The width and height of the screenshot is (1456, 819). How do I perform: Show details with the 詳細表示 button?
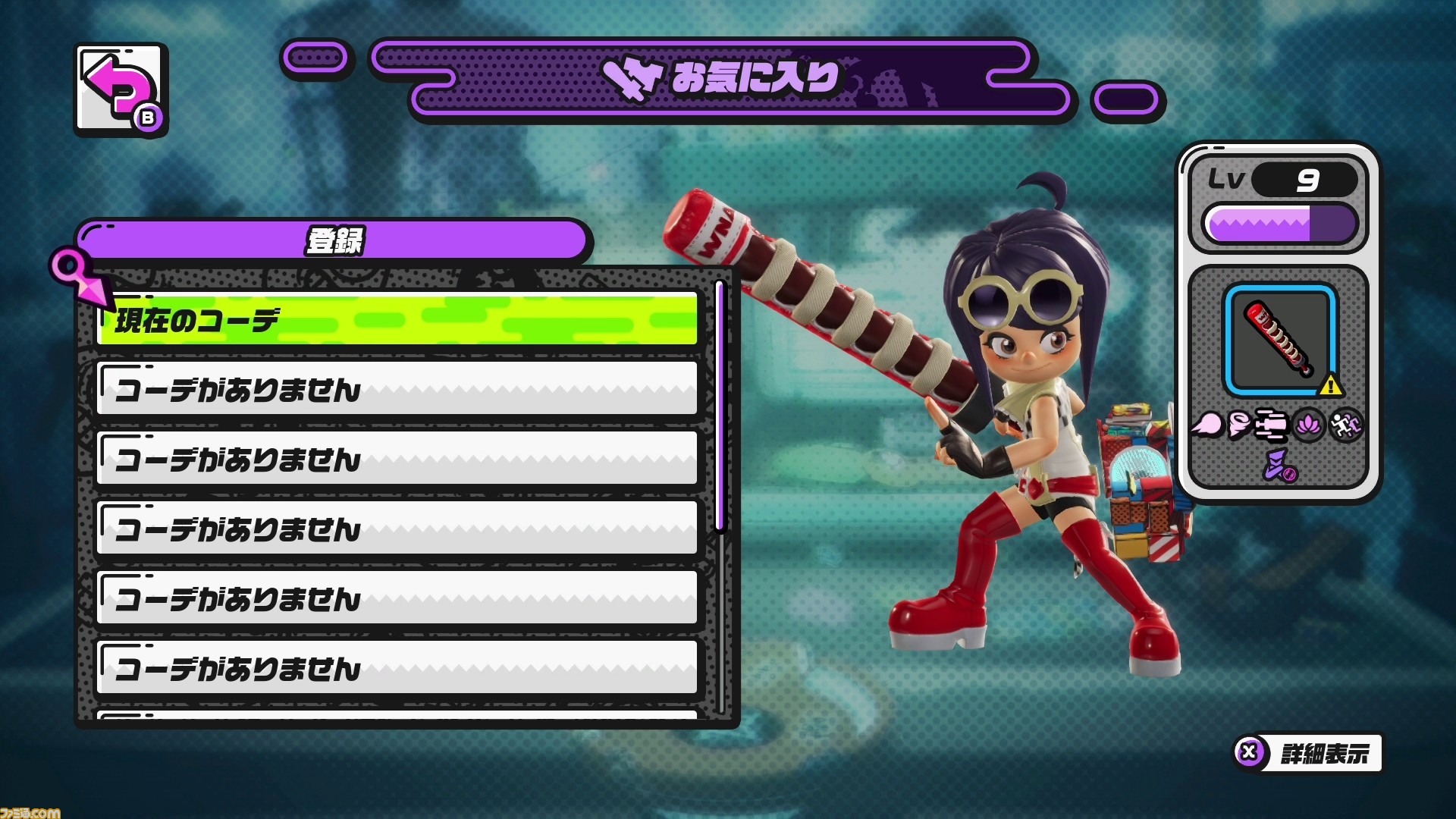1308,753
